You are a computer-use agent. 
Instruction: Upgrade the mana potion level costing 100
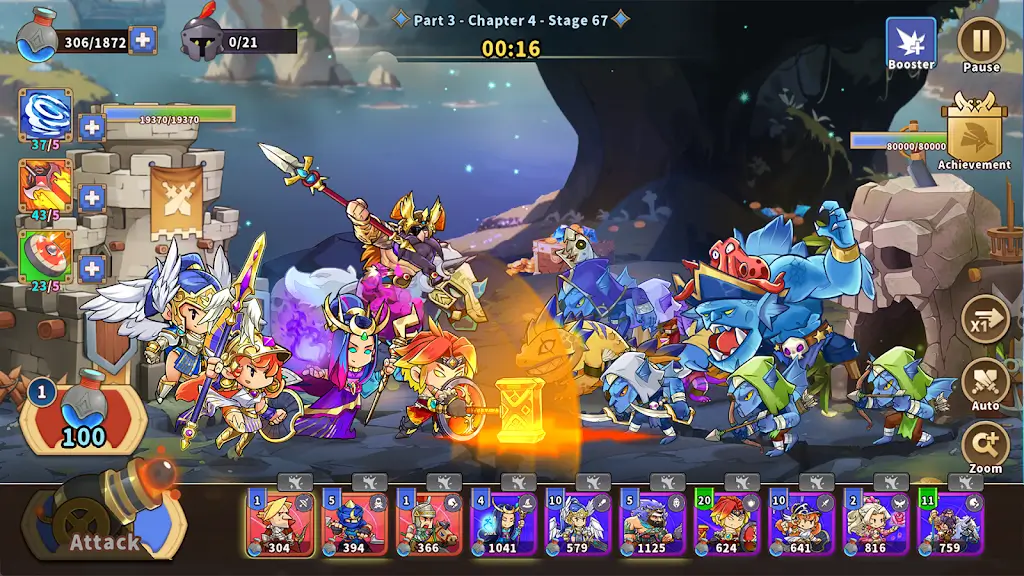coord(83,413)
